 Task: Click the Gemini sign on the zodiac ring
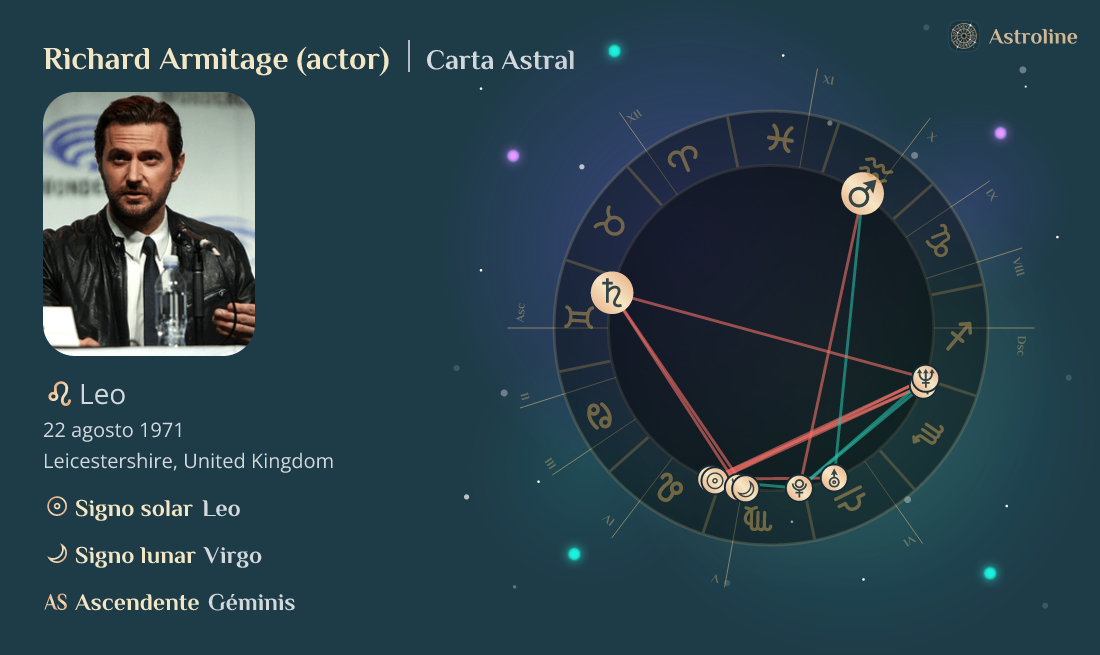(x=579, y=318)
